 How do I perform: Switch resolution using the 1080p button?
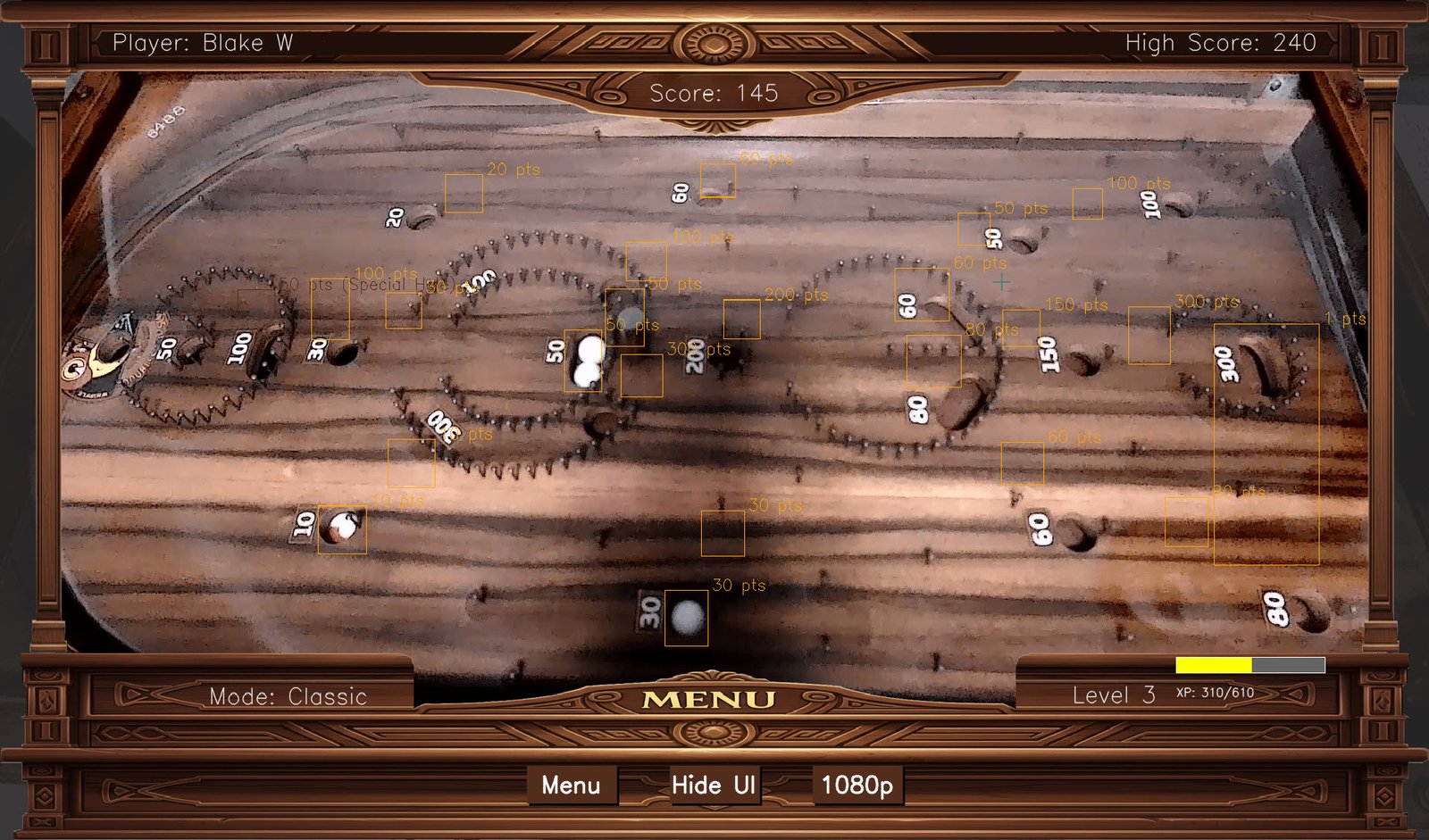point(857,786)
